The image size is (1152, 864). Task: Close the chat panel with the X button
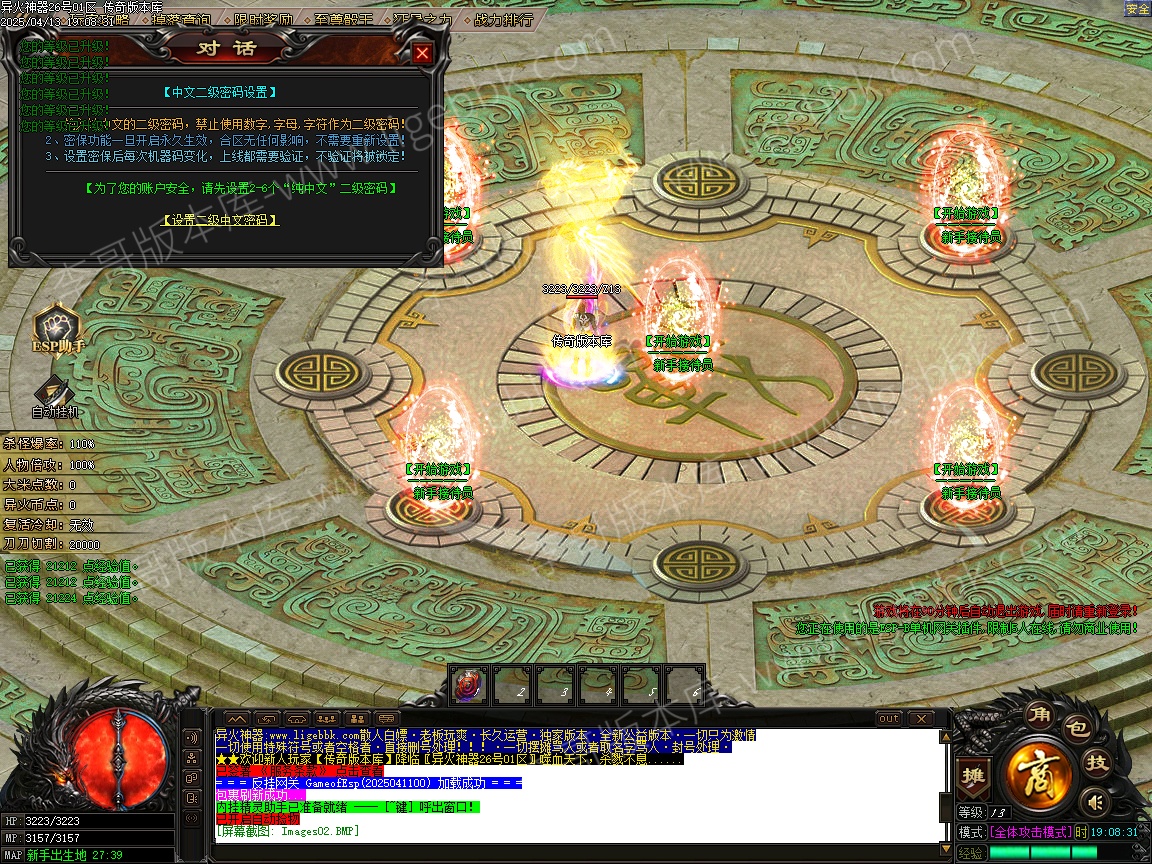(x=919, y=719)
